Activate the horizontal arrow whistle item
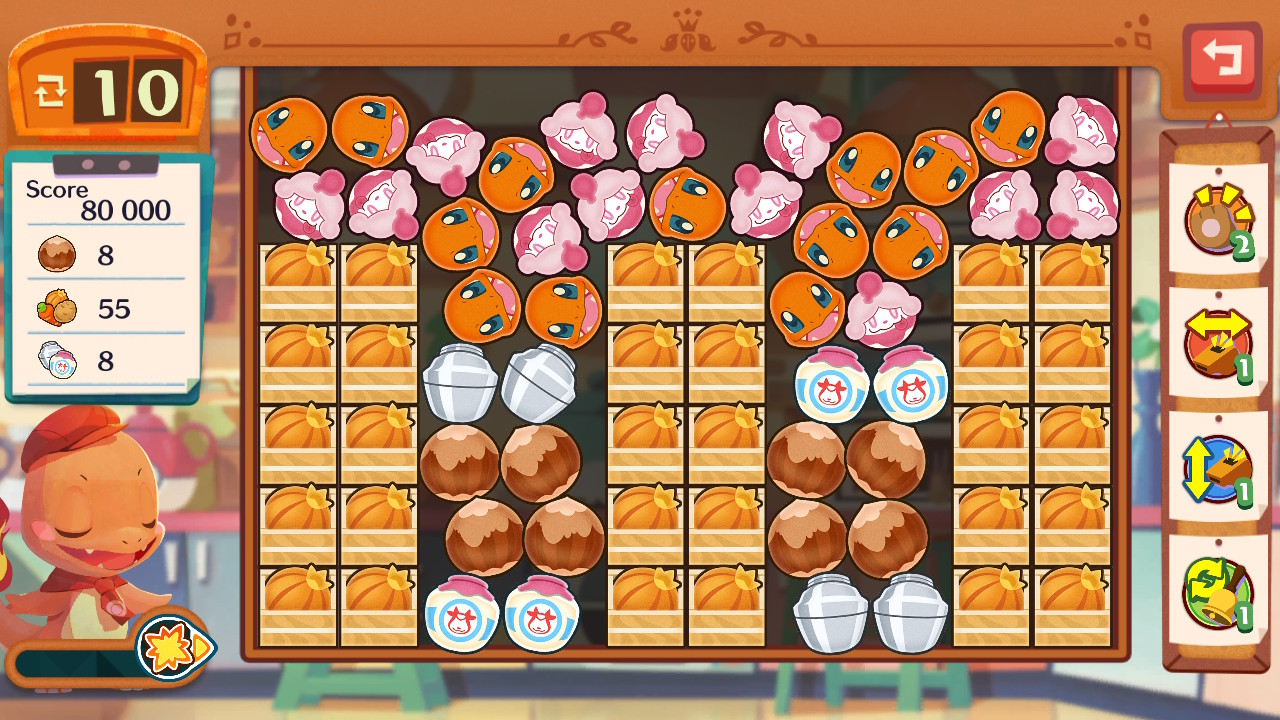This screenshot has width=1280, height=720. pos(1218,345)
